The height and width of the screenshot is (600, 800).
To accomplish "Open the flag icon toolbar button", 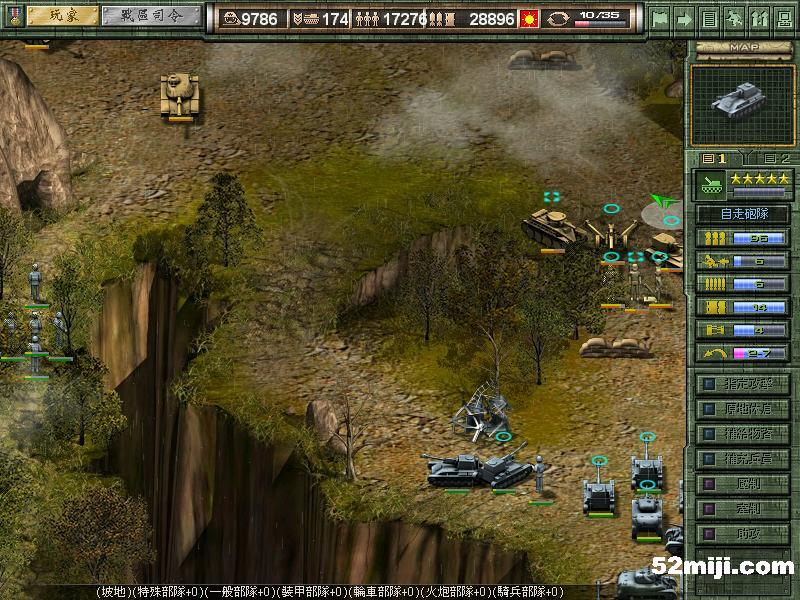I will pos(659,18).
